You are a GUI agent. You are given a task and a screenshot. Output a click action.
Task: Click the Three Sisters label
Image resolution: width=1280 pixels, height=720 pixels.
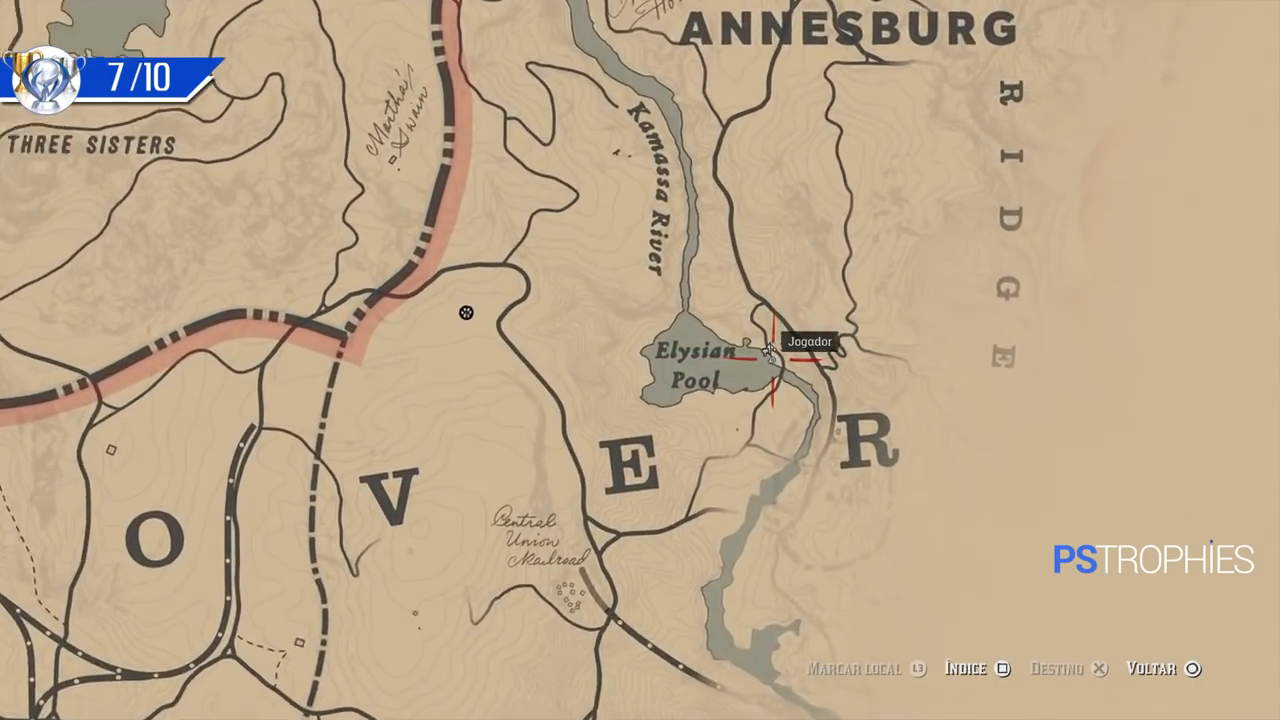[x=90, y=144]
